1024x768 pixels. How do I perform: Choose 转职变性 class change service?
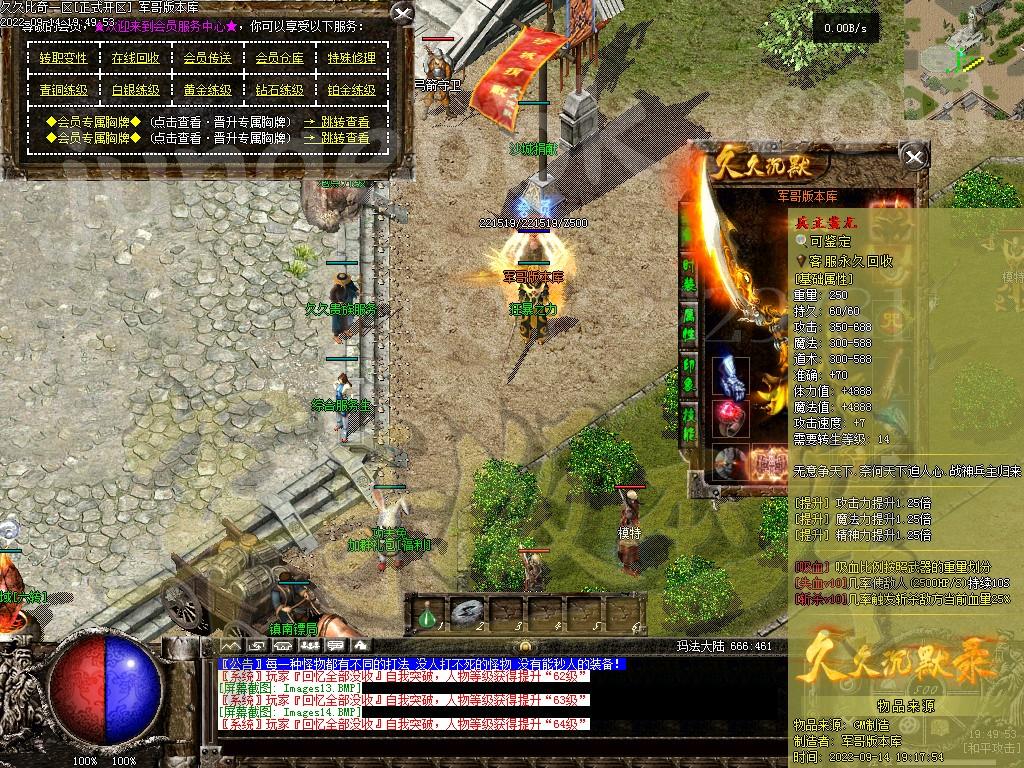(64, 58)
